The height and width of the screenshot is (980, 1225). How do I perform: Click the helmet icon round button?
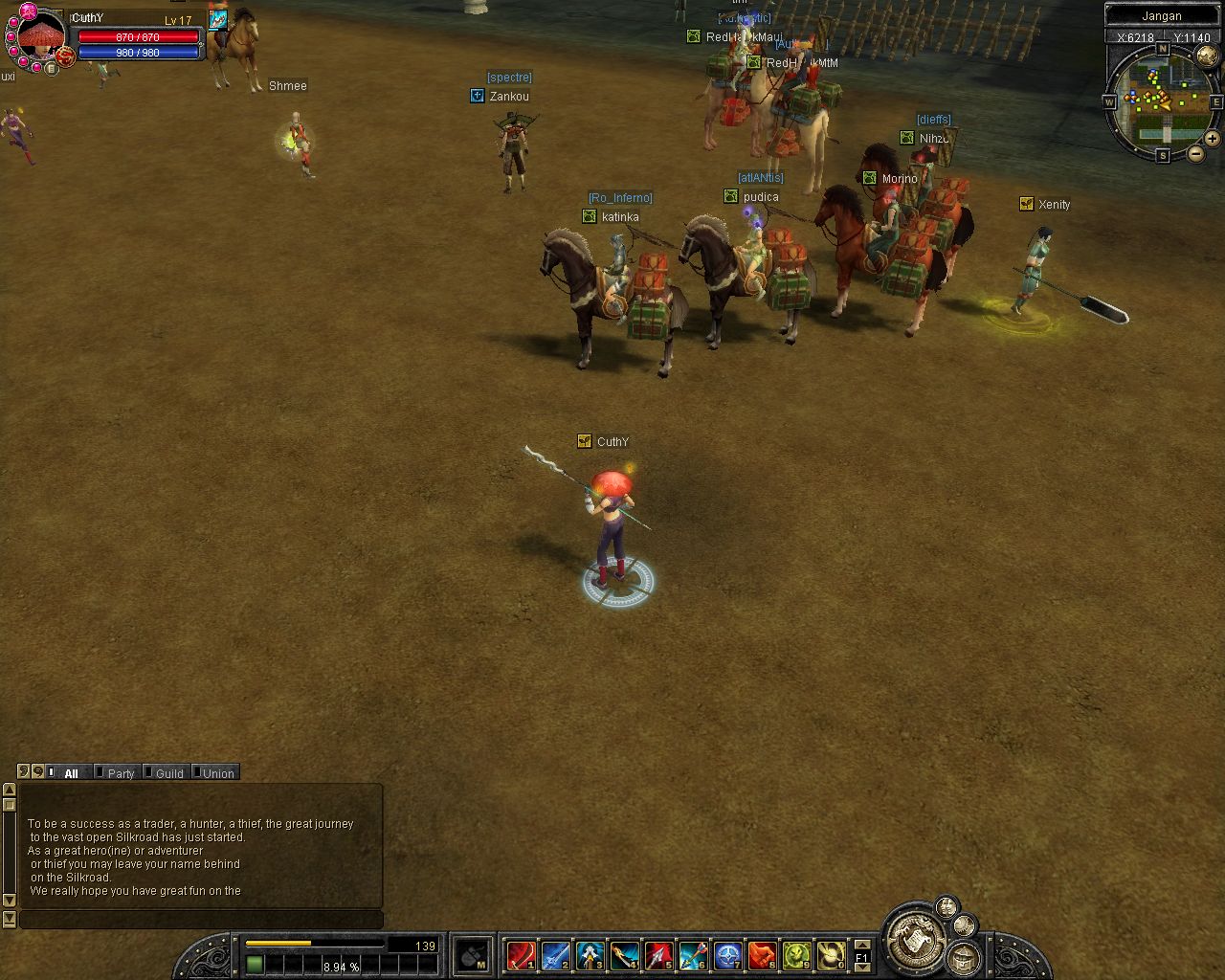click(x=964, y=957)
